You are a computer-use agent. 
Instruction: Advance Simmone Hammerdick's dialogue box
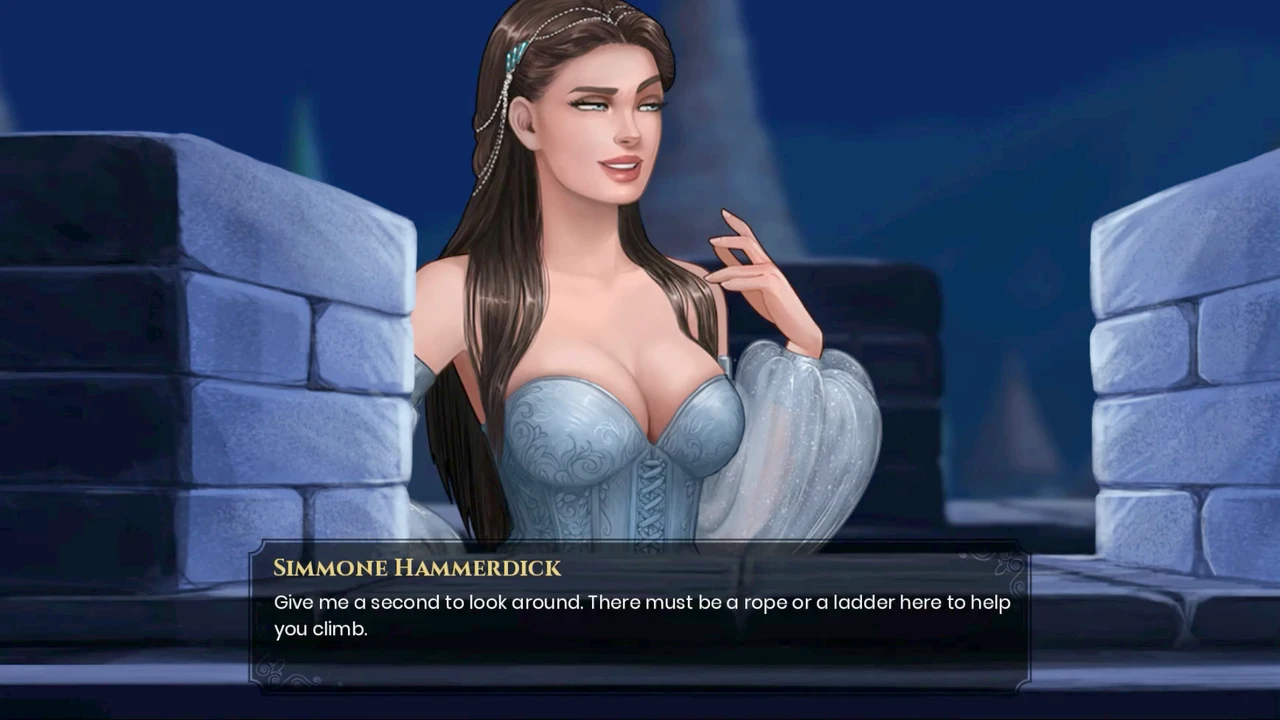click(x=640, y=616)
